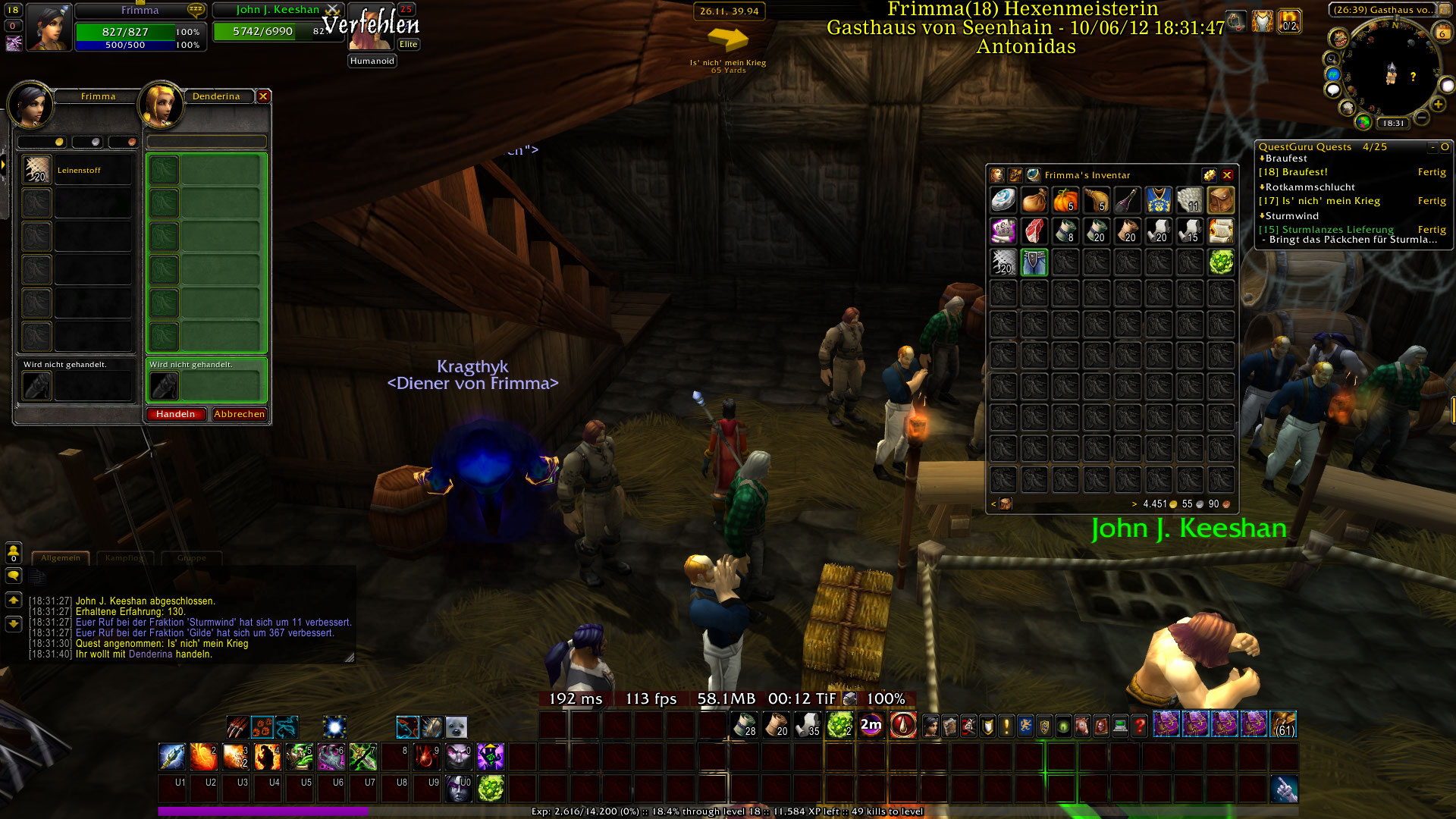Close Frimma's Inventar bag window

coord(1227,175)
